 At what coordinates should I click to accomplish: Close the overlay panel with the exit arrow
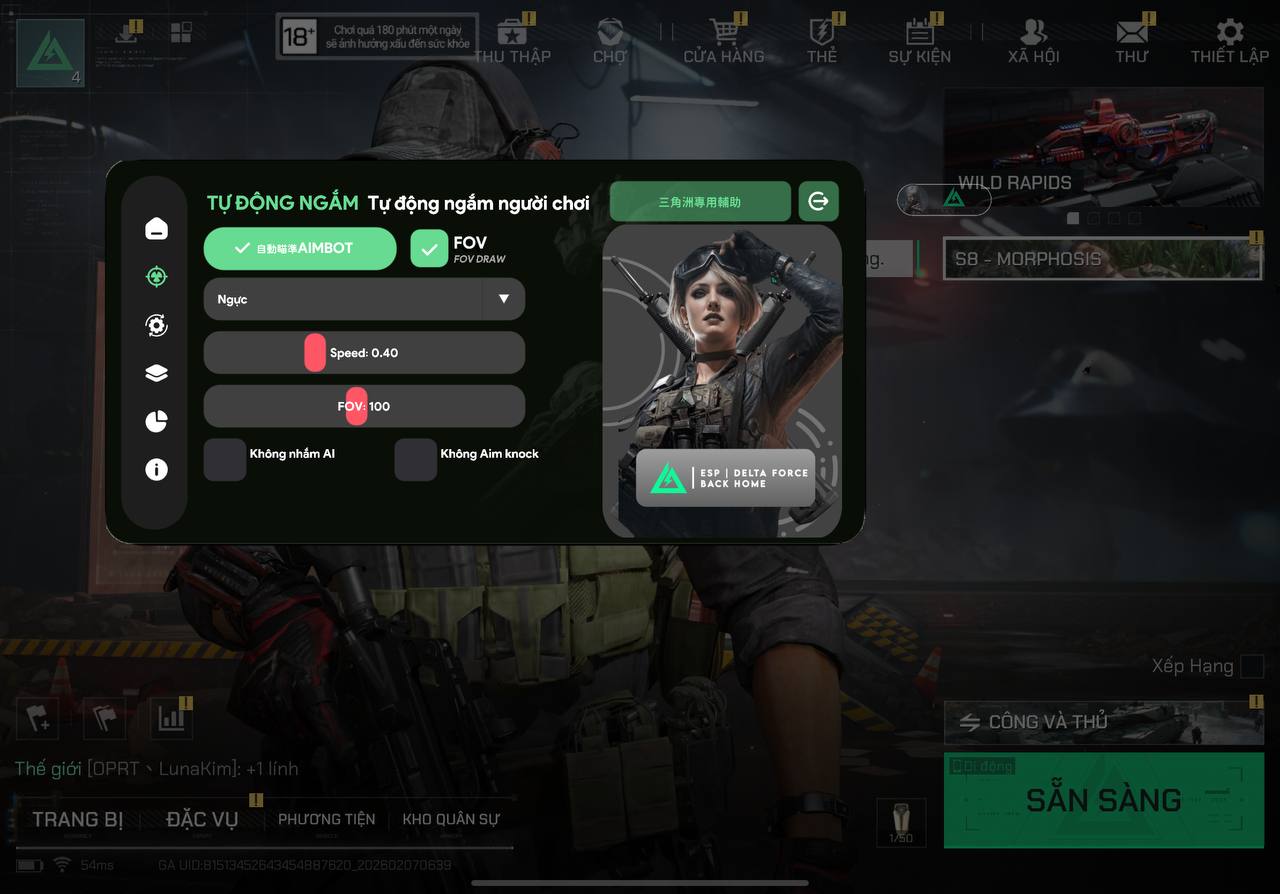[818, 201]
